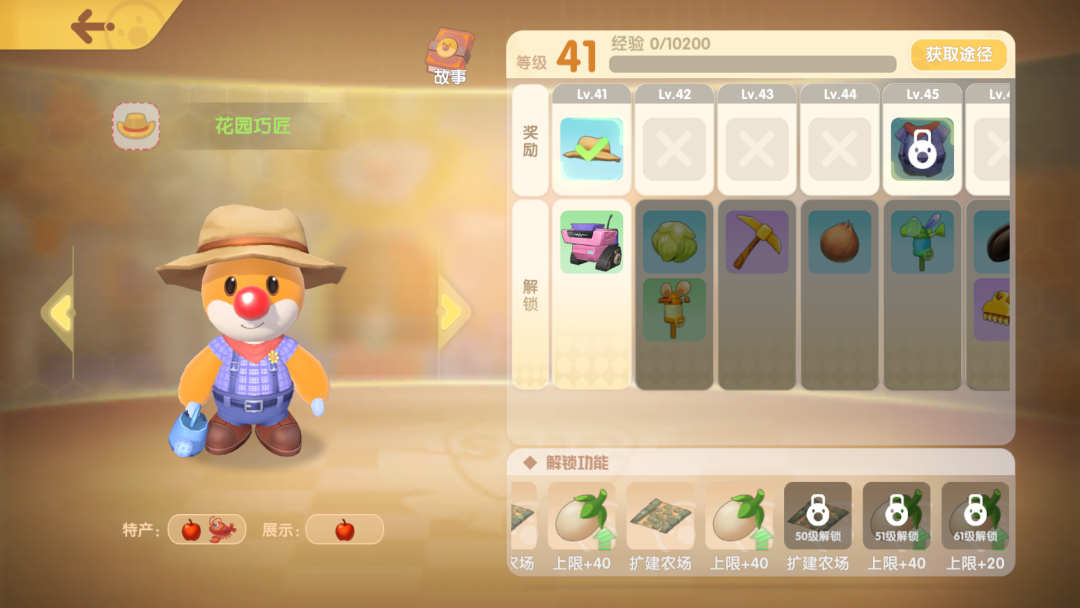
Task: Select the straw hat outfit icon
Action: point(136,127)
